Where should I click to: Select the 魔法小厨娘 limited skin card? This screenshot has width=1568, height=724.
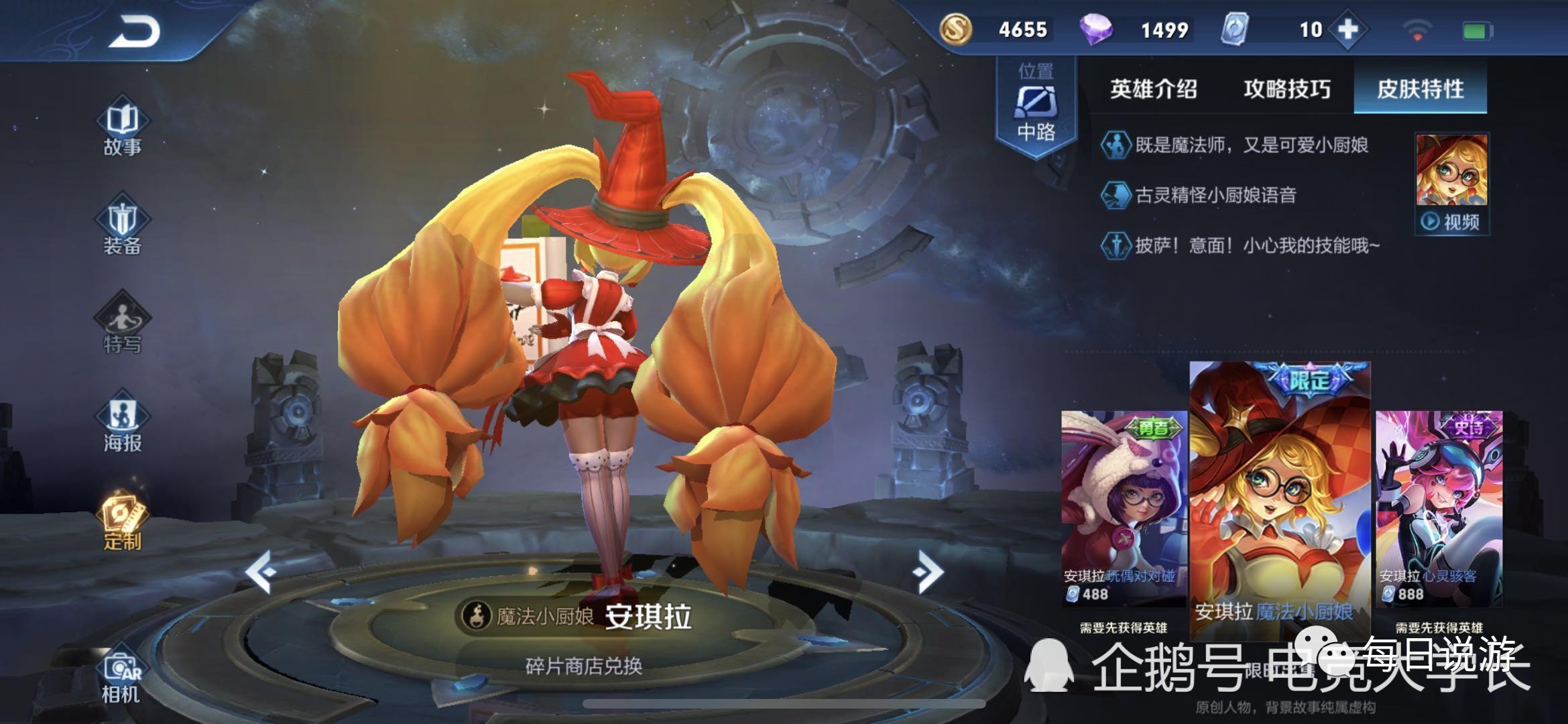point(1280,496)
